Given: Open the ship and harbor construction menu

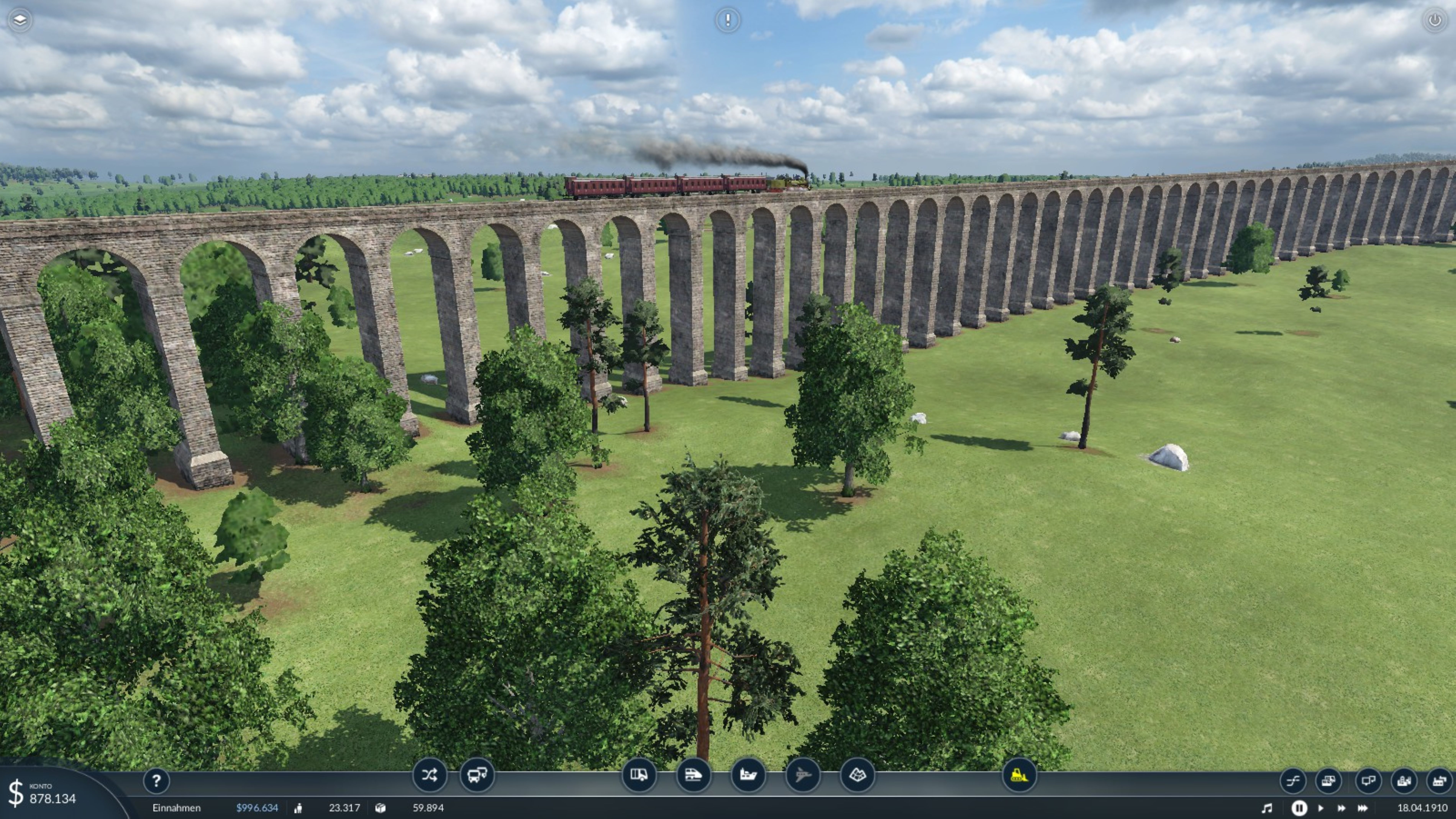Looking at the screenshot, I should point(748,775).
